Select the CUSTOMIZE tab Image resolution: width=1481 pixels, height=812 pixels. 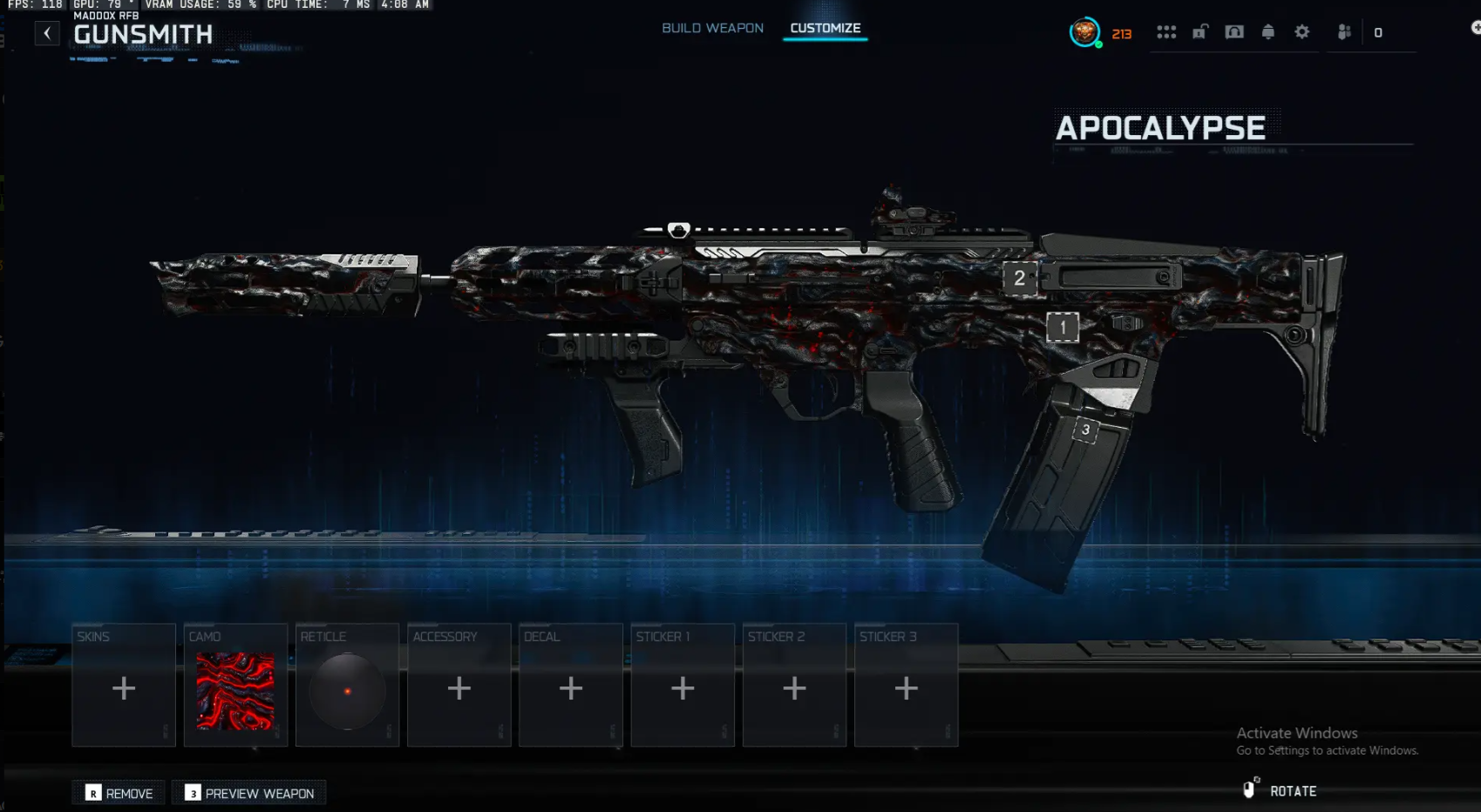click(824, 28)
